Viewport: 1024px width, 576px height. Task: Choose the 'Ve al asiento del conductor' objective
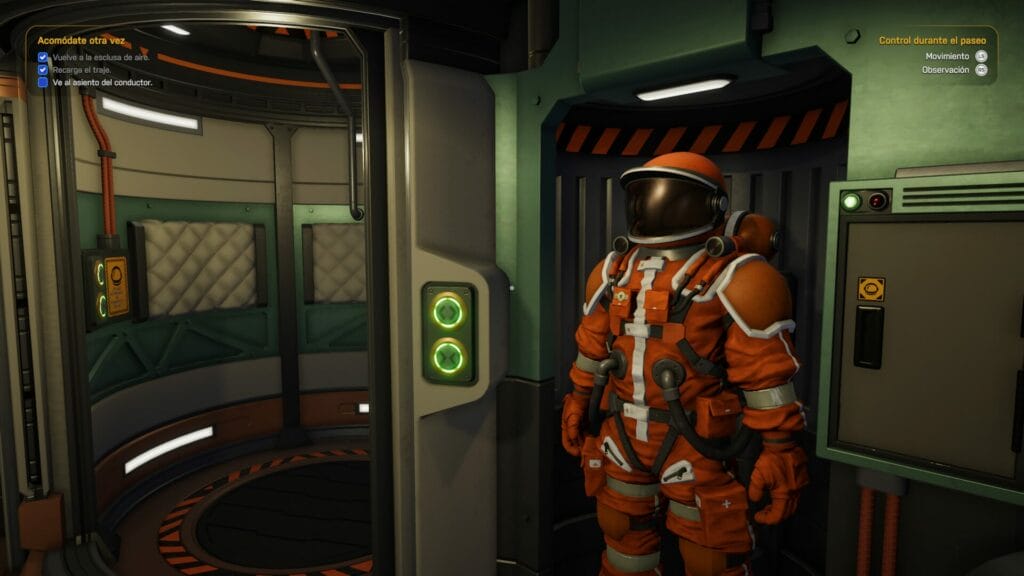(101, 83)
